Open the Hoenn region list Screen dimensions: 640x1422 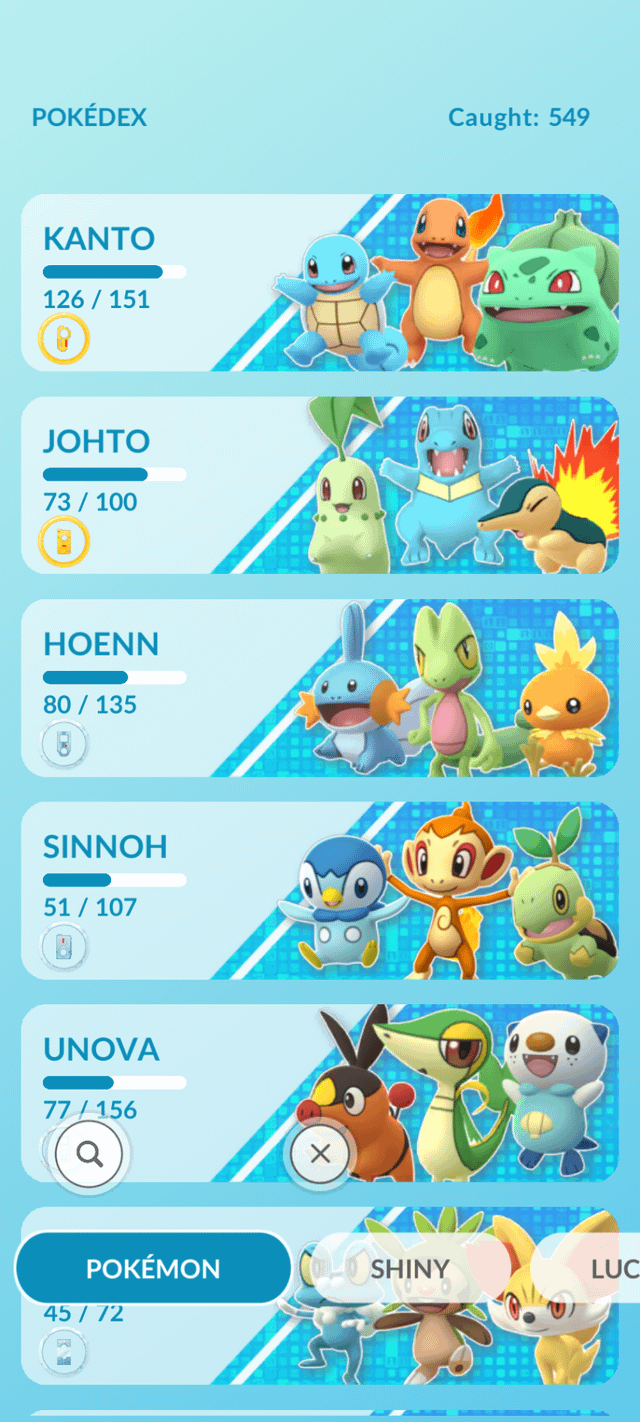click(320, 688)
